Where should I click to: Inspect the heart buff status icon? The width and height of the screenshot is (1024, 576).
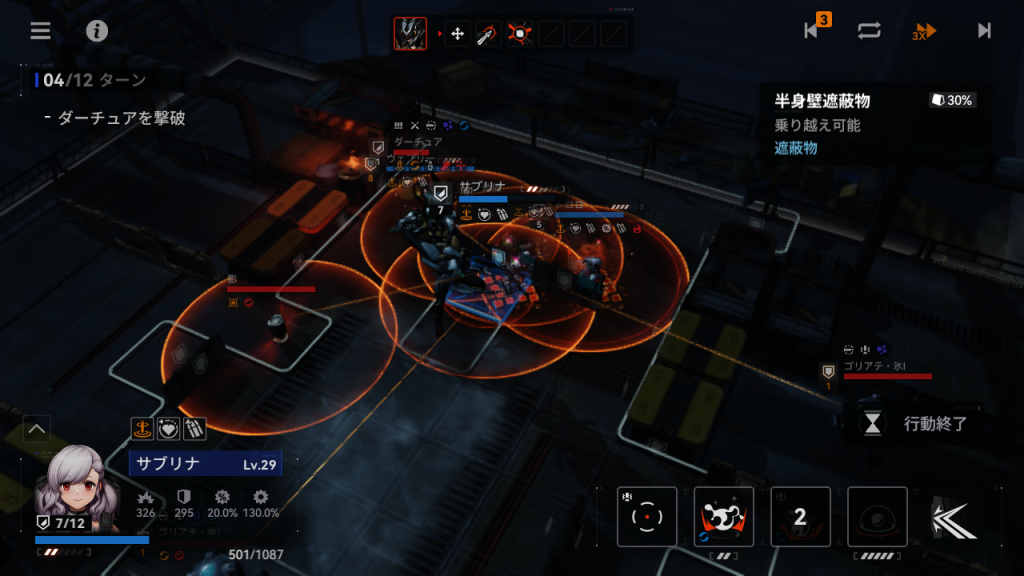[168, 429]
